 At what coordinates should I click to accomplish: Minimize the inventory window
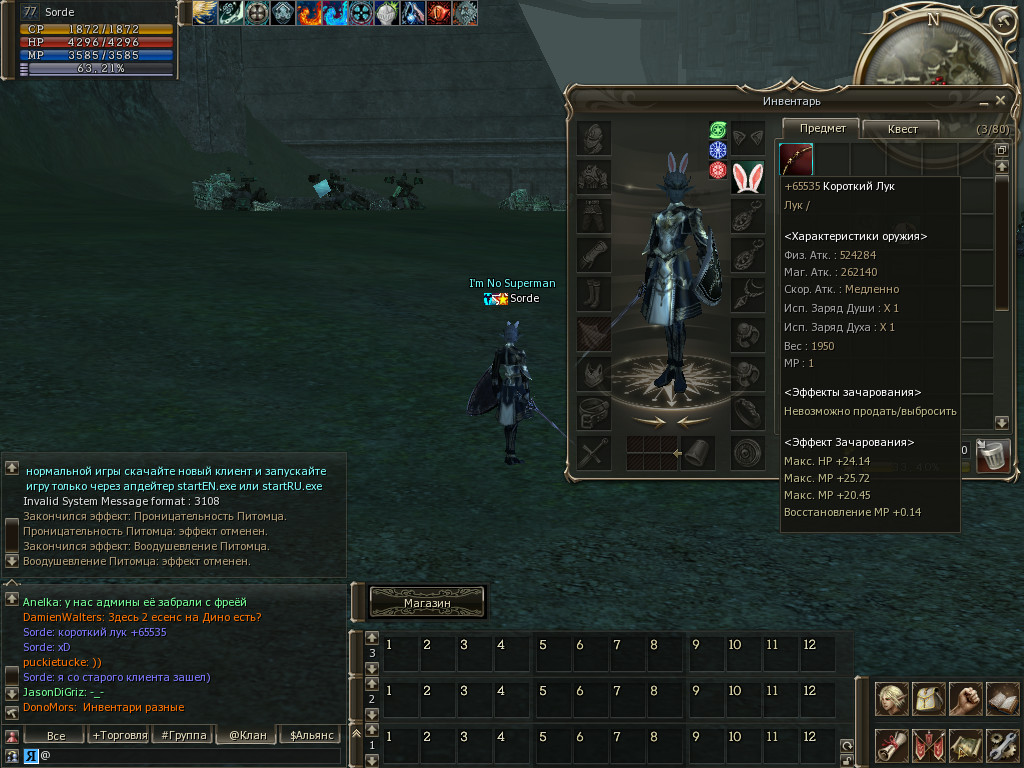983,101
